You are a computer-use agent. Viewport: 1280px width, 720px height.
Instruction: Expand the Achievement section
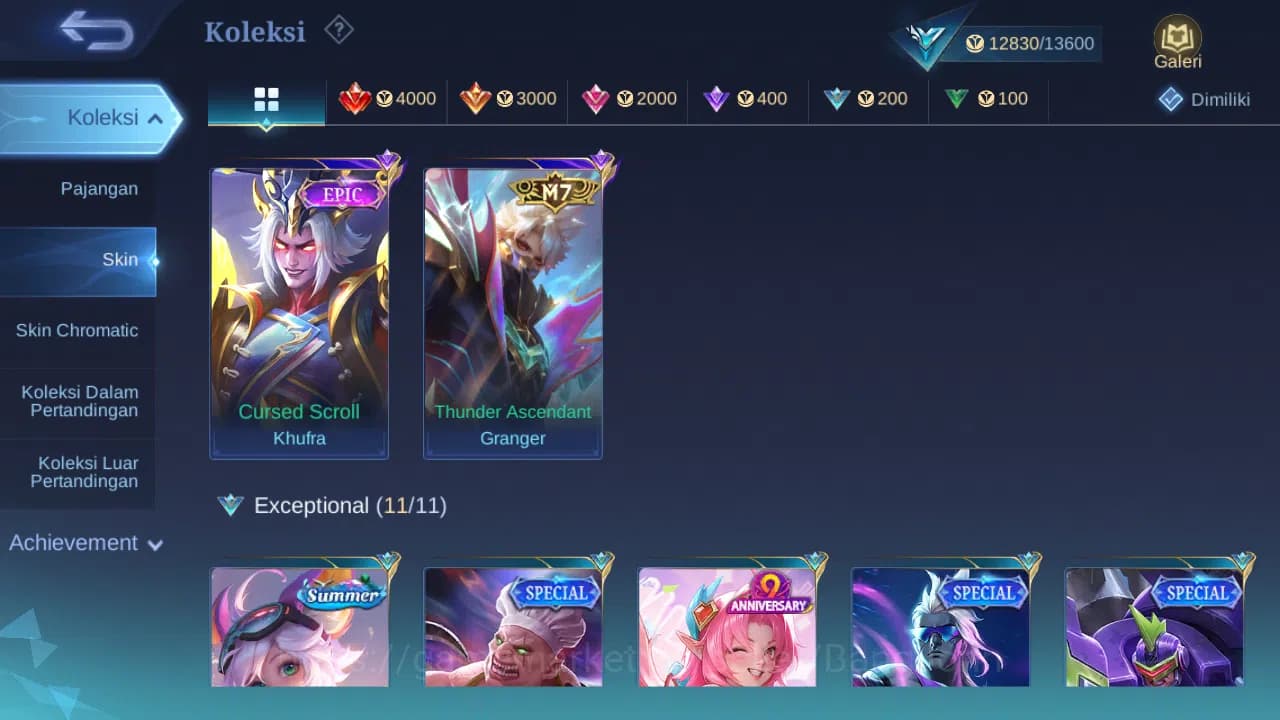[x=83, y=543]
